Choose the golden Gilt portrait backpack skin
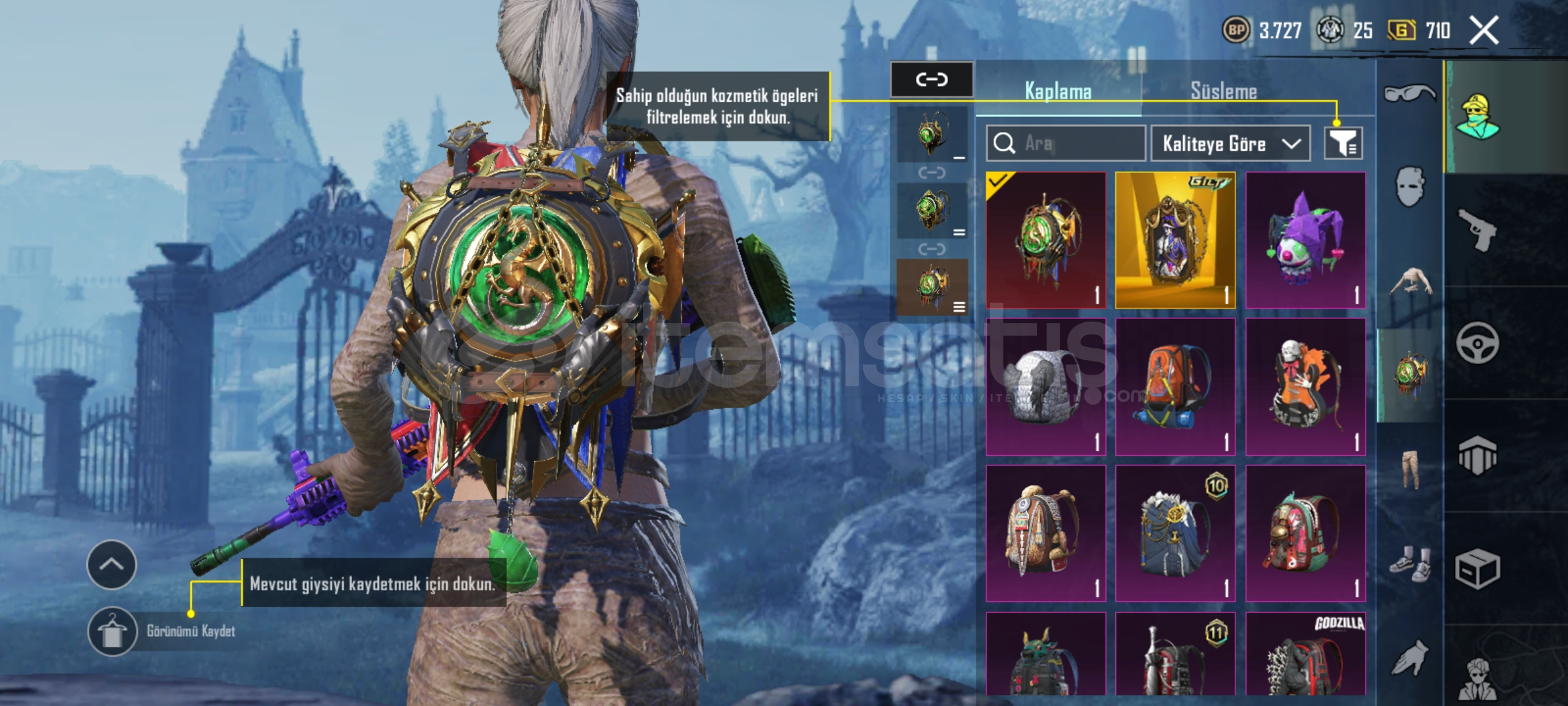The width and height of the screenshot is (1568, 706). 1175,240
